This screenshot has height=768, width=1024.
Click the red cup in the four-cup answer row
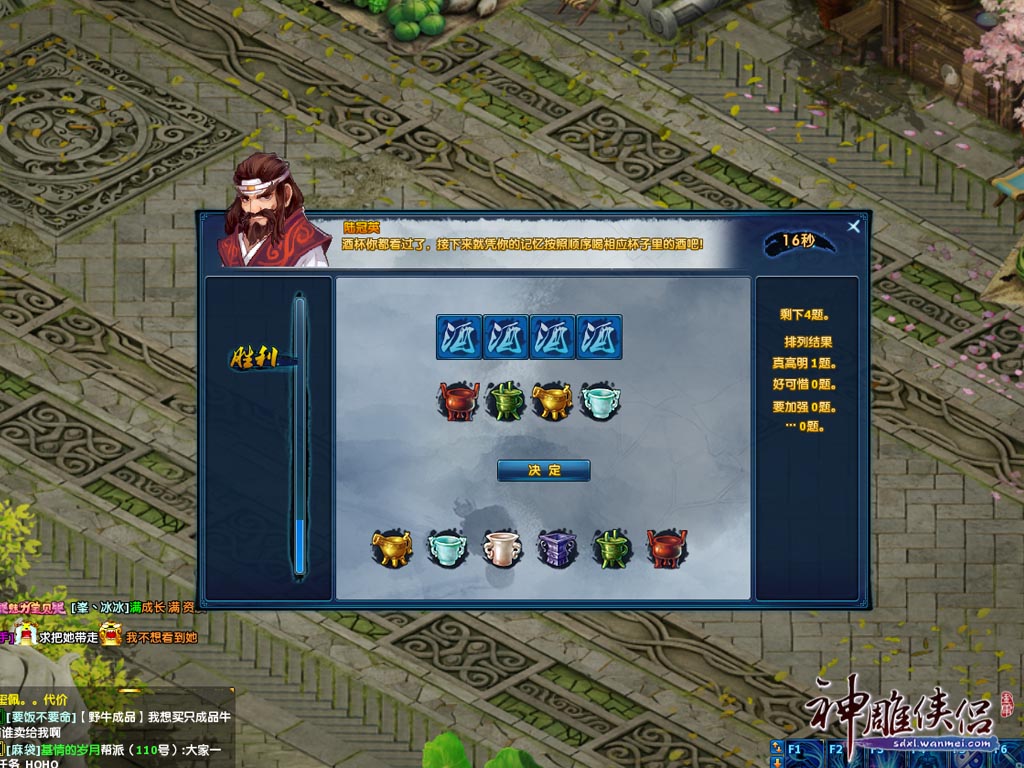coord(459,400)
